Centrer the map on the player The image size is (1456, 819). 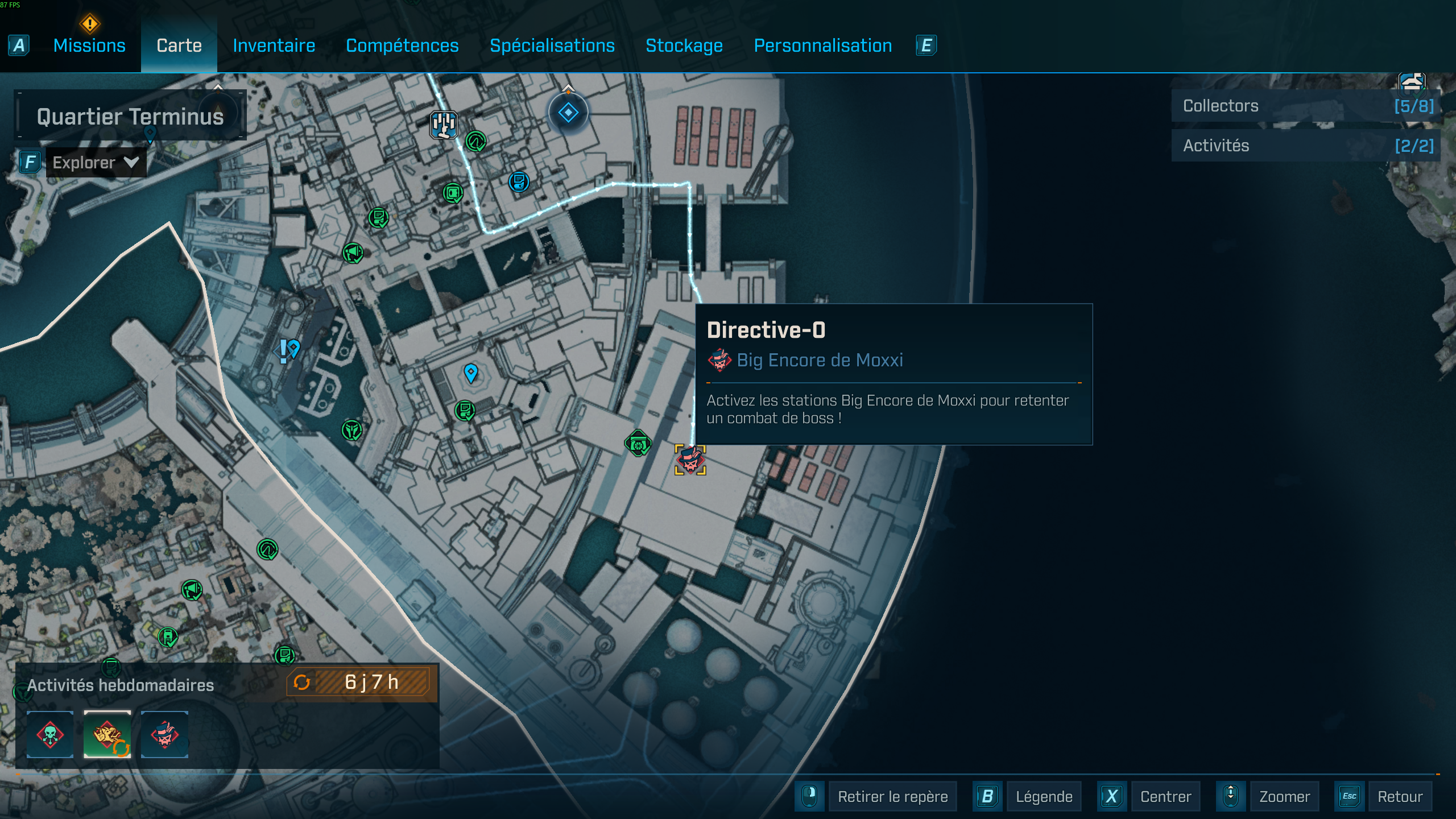click(x=1165, y=796)
